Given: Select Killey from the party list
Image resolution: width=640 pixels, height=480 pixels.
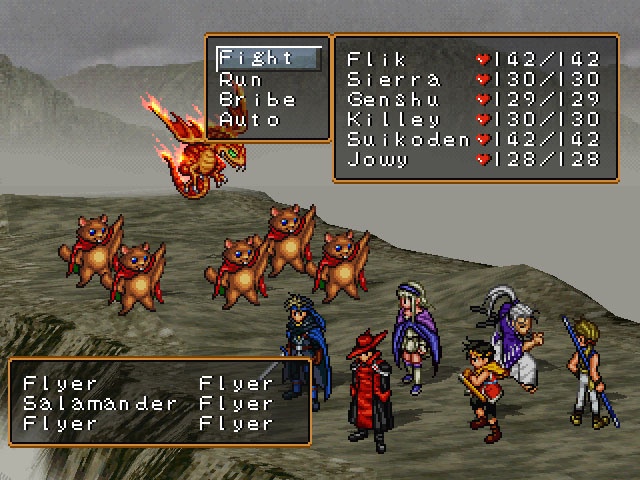Looking at the screenshot, I should click(392, 120).
